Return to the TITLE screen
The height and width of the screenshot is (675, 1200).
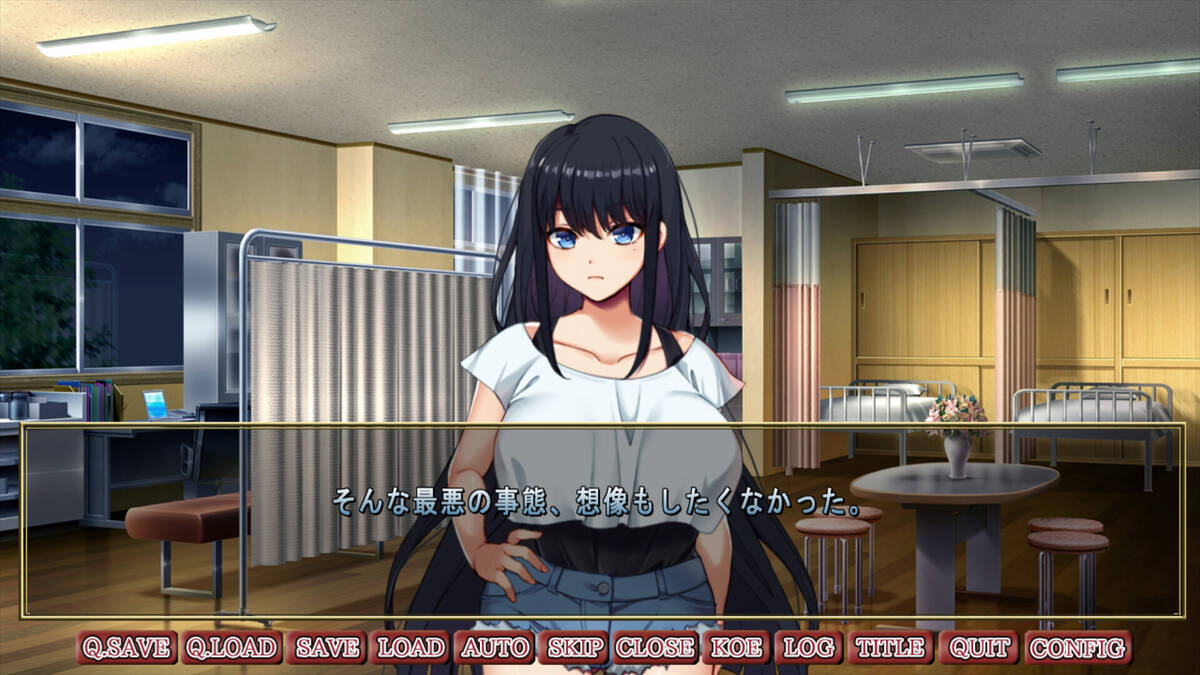pos(891,647)
